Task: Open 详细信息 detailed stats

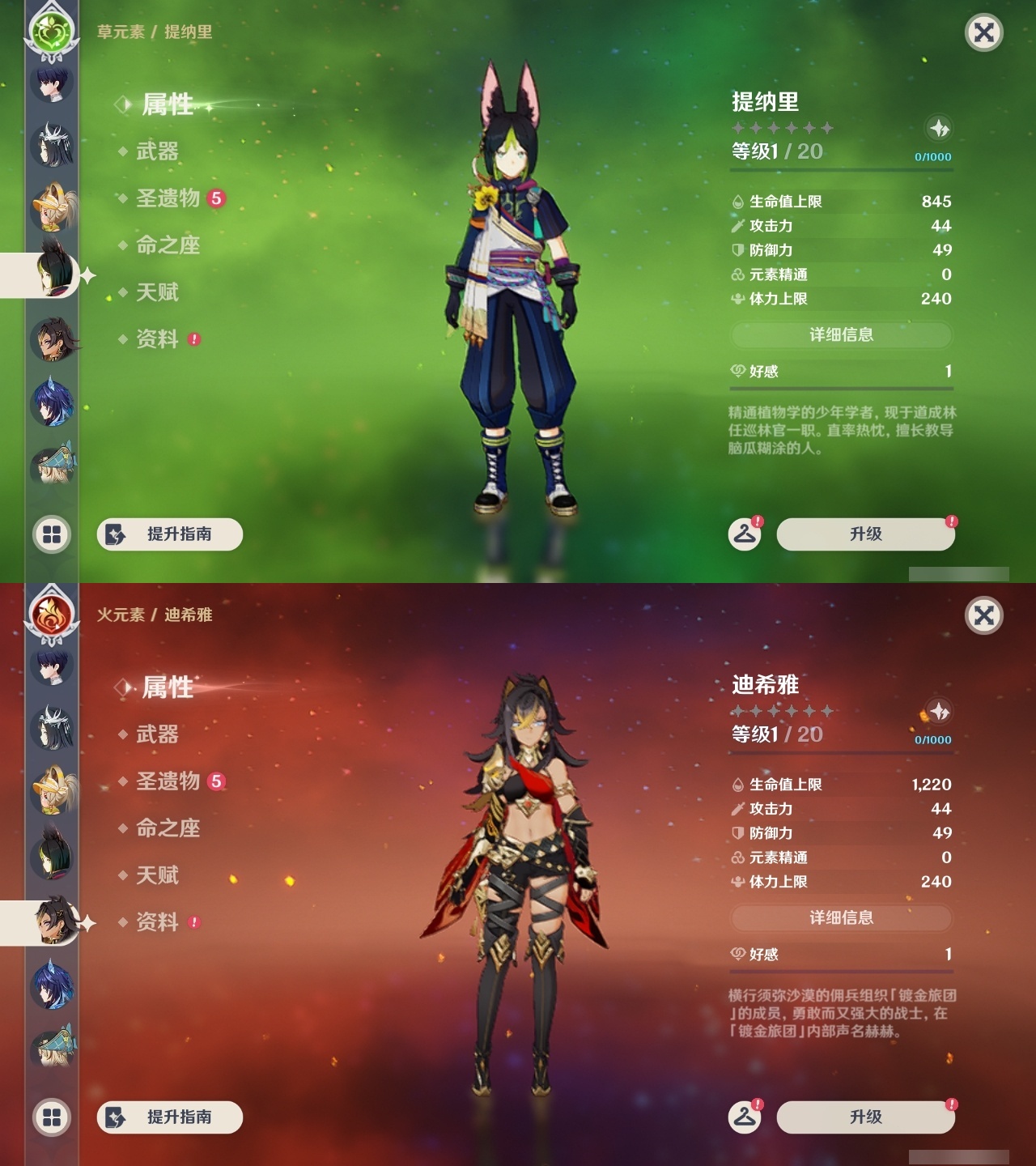Action: [842, 335]
